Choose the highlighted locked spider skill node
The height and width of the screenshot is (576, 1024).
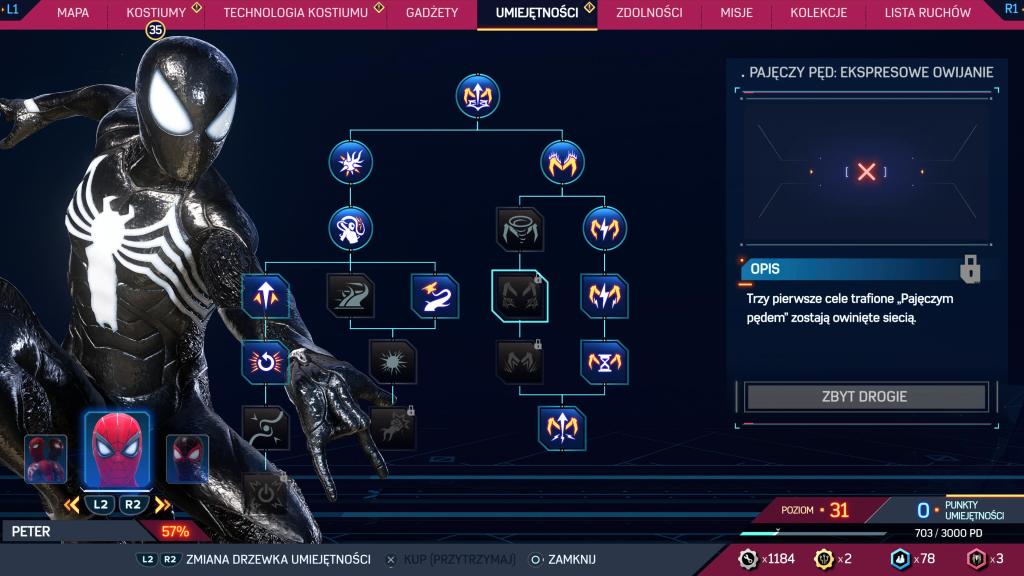coord(520,295)
